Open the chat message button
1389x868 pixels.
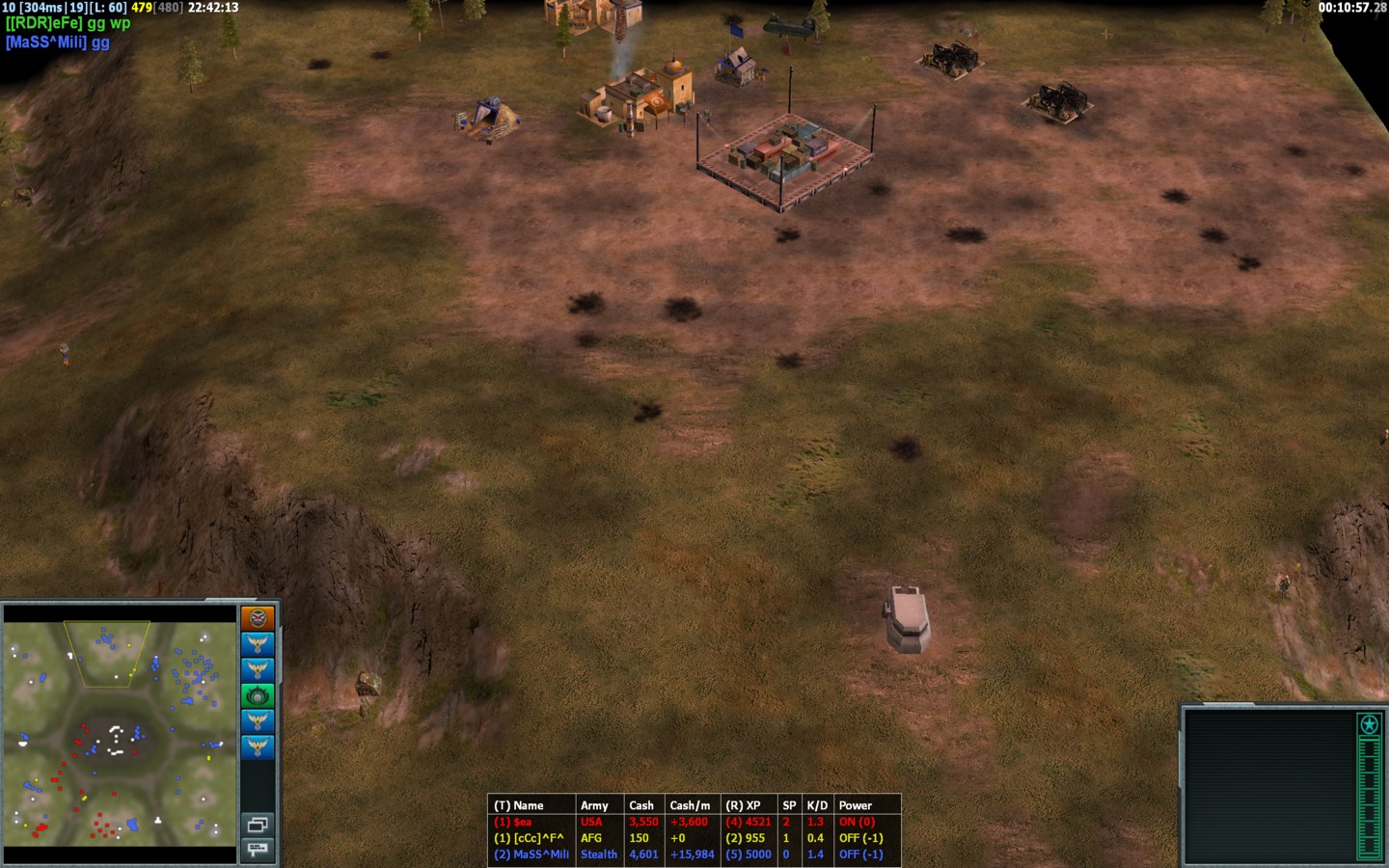[258, 849]
